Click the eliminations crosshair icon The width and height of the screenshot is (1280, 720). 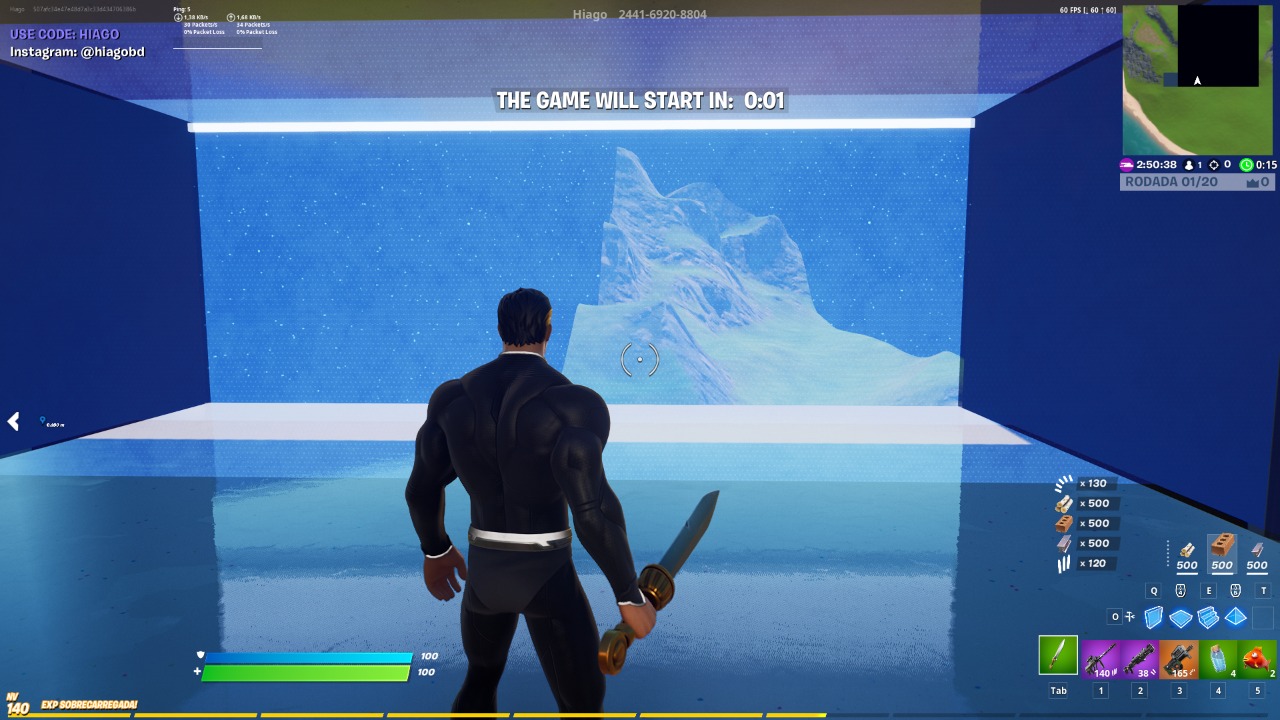(1215, 165)
